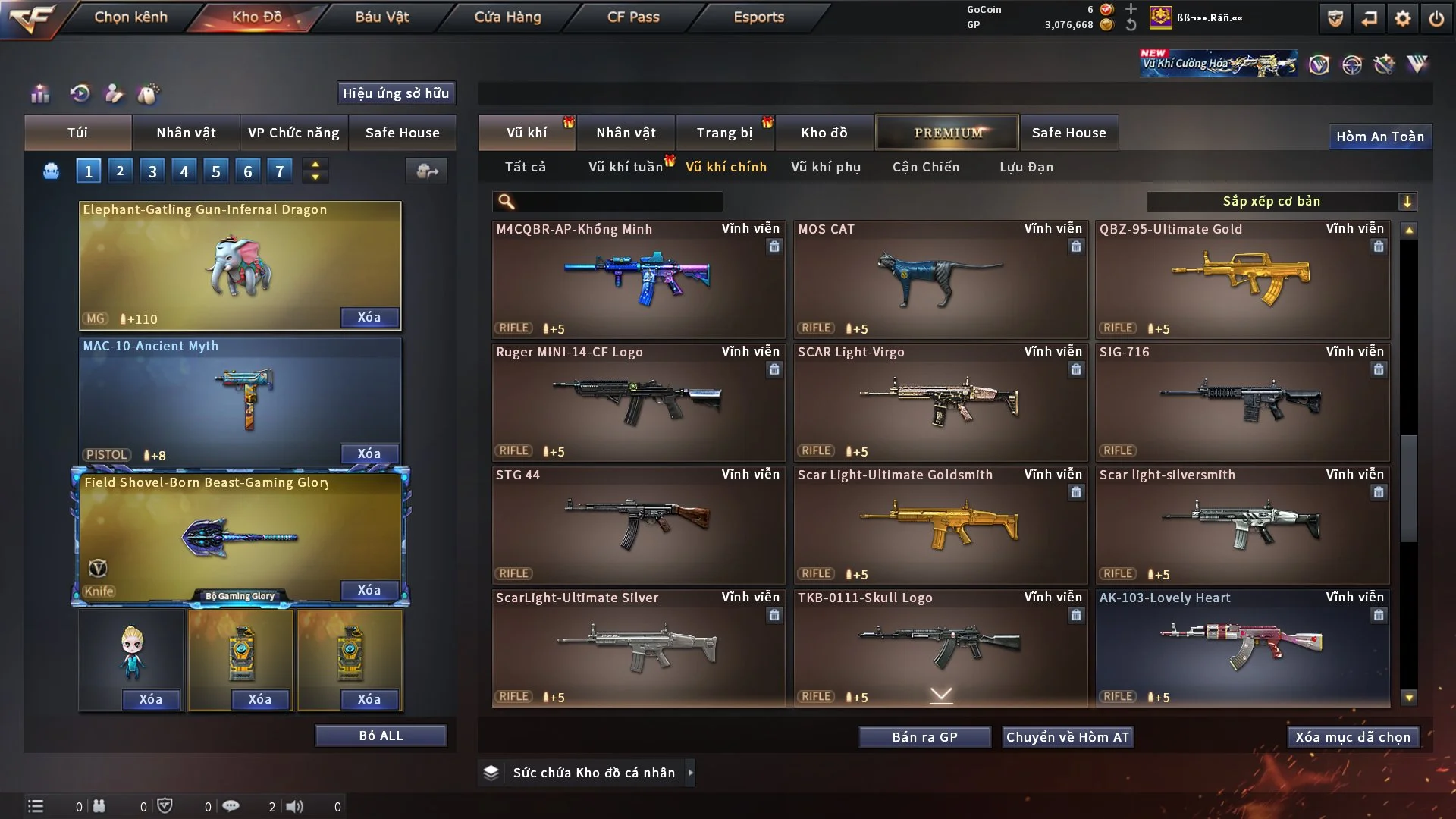Click Xóa mục đã chọn button
This screenshot has width=1456, height=819.
pos(1353,737)
